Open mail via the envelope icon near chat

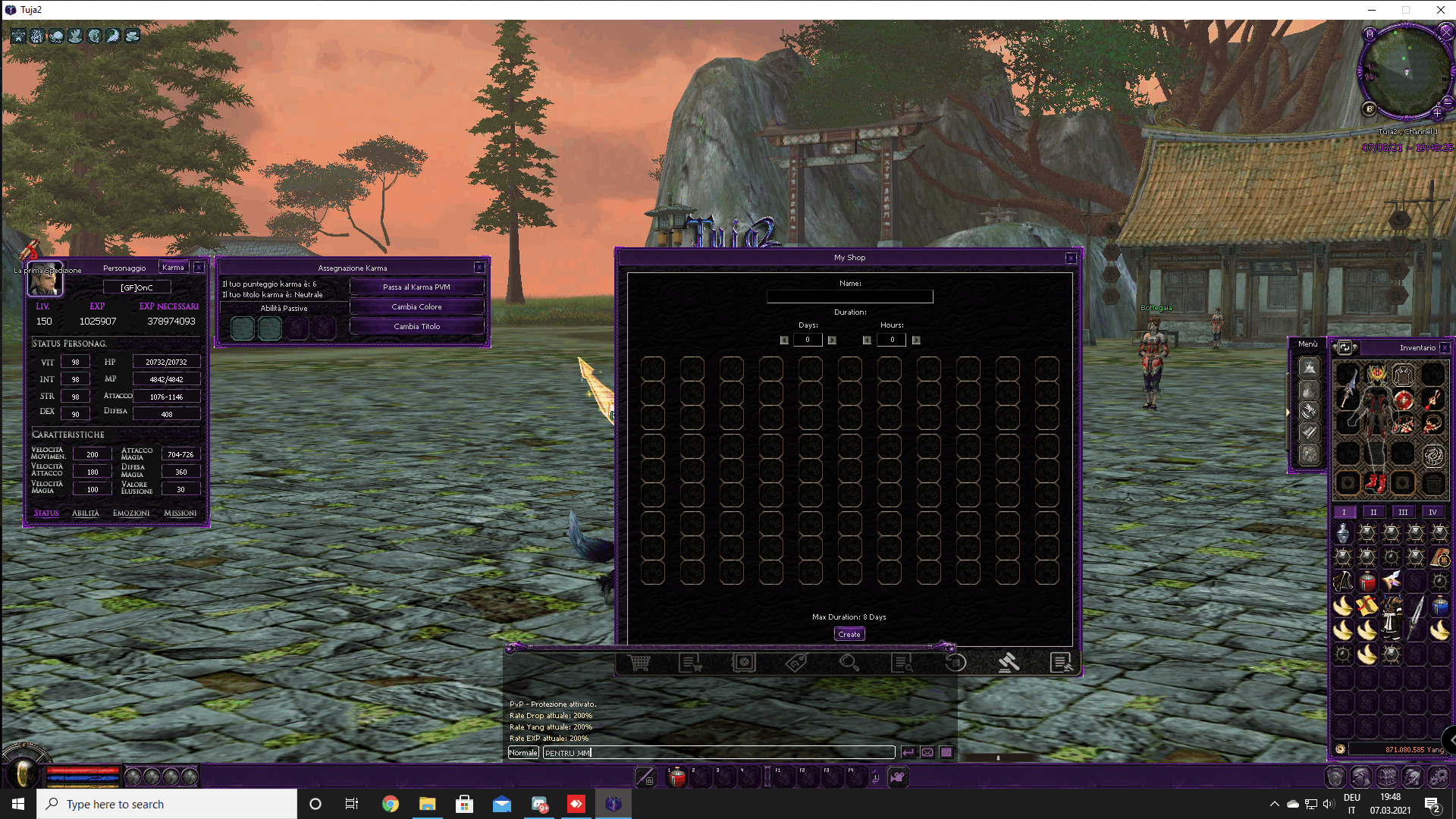point(927,752)
